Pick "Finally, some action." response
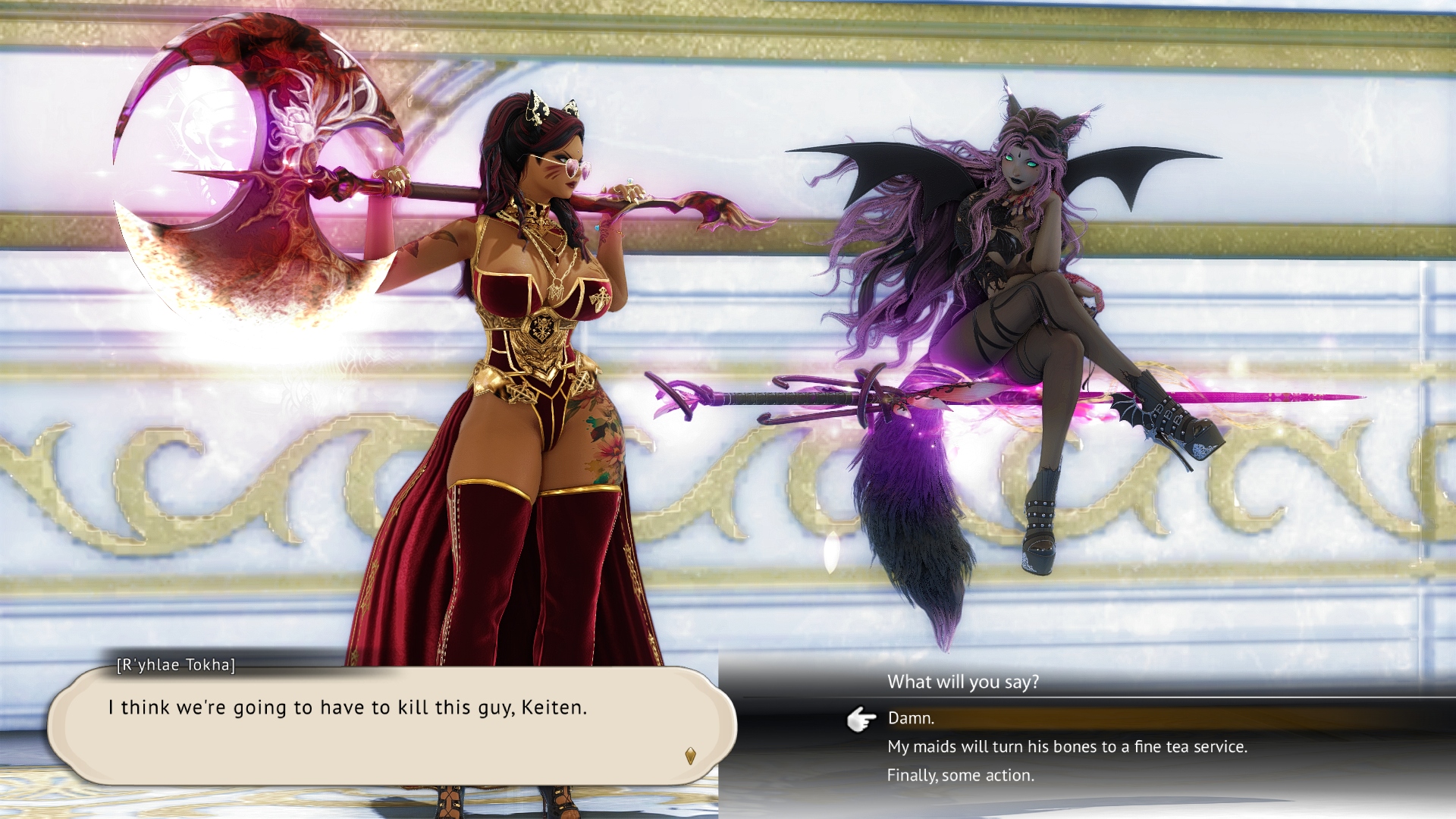 (x=960, y=776)
